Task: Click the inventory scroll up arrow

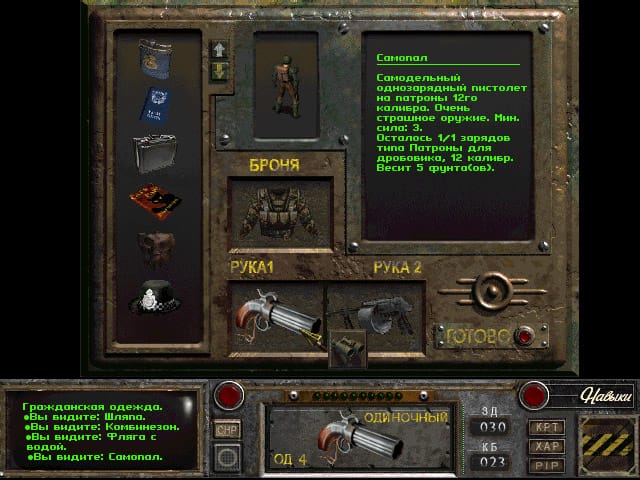Action: click(x=220, y=49)
